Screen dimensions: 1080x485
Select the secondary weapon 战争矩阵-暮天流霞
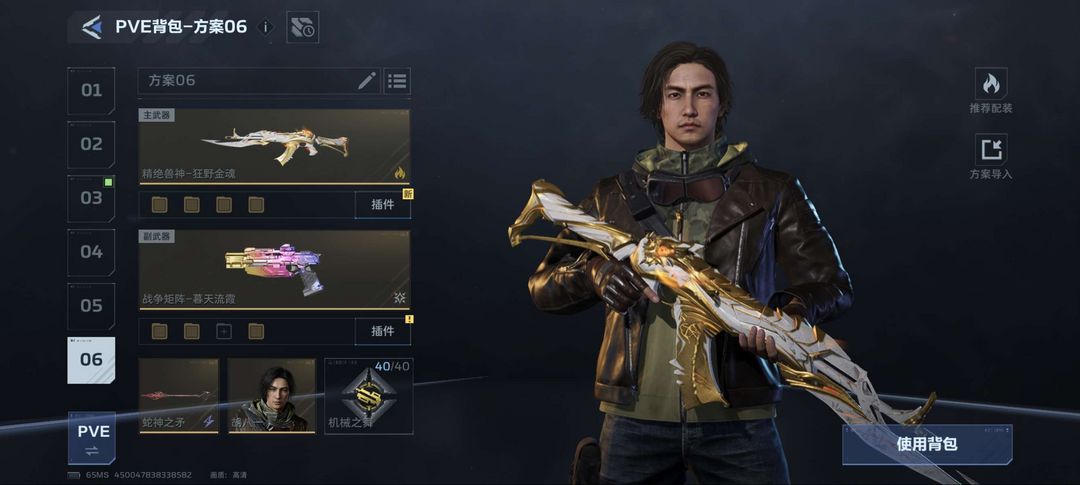(274, 269)
